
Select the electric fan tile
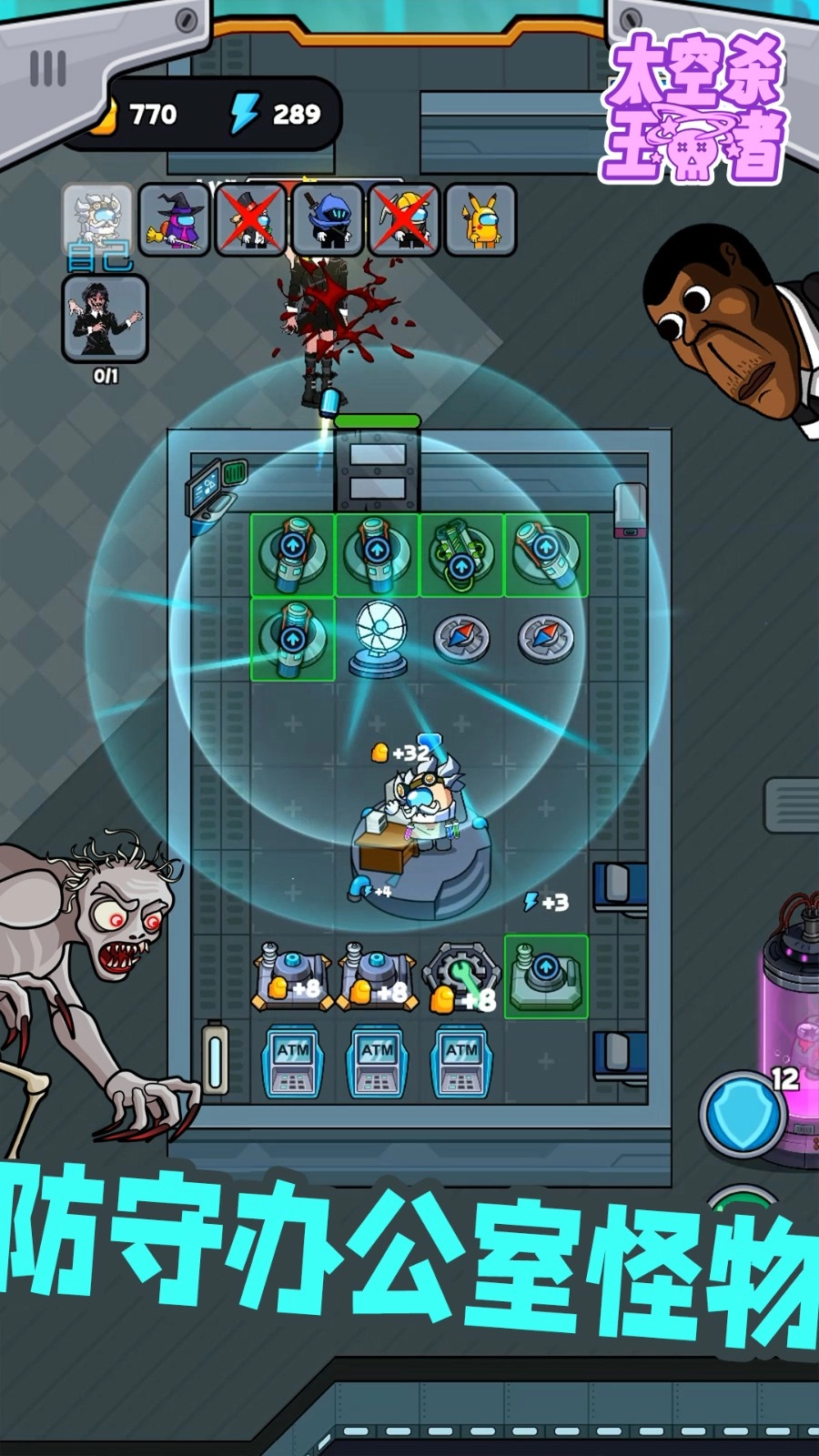[377, 639]
